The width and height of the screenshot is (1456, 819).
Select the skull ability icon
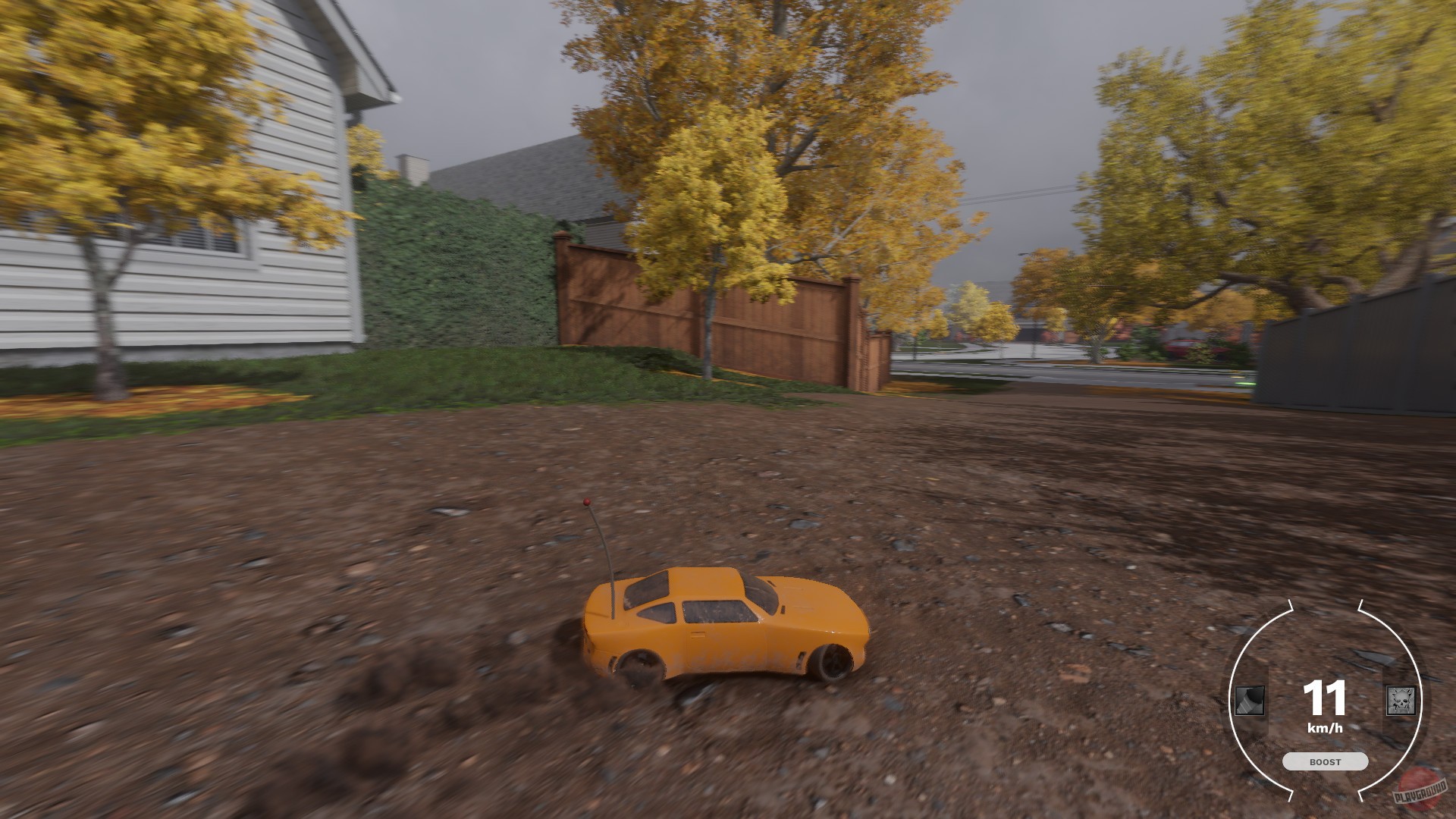click(x=1401, y=701)
